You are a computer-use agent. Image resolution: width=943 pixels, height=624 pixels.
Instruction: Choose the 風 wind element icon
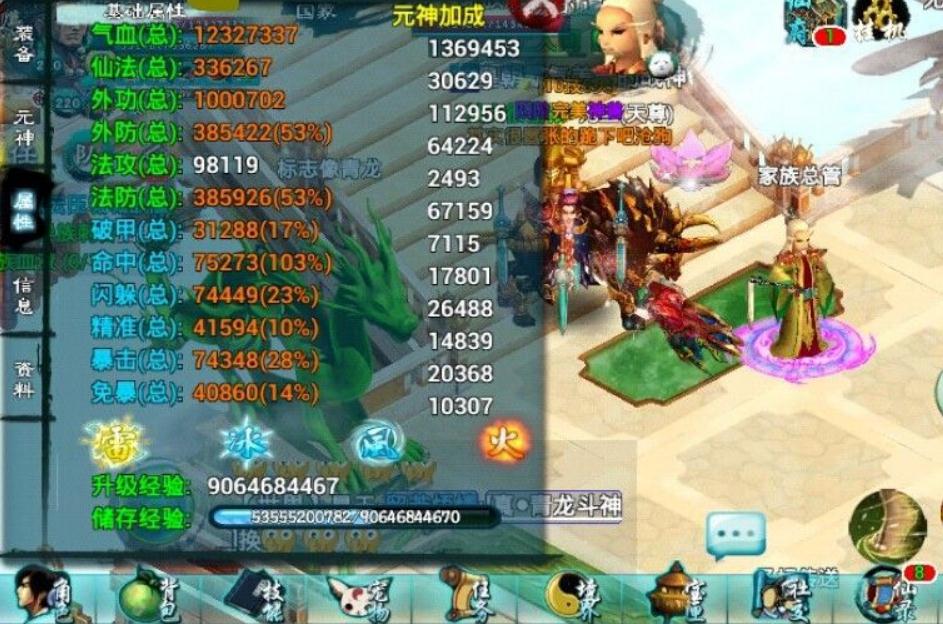click(376, 441)
